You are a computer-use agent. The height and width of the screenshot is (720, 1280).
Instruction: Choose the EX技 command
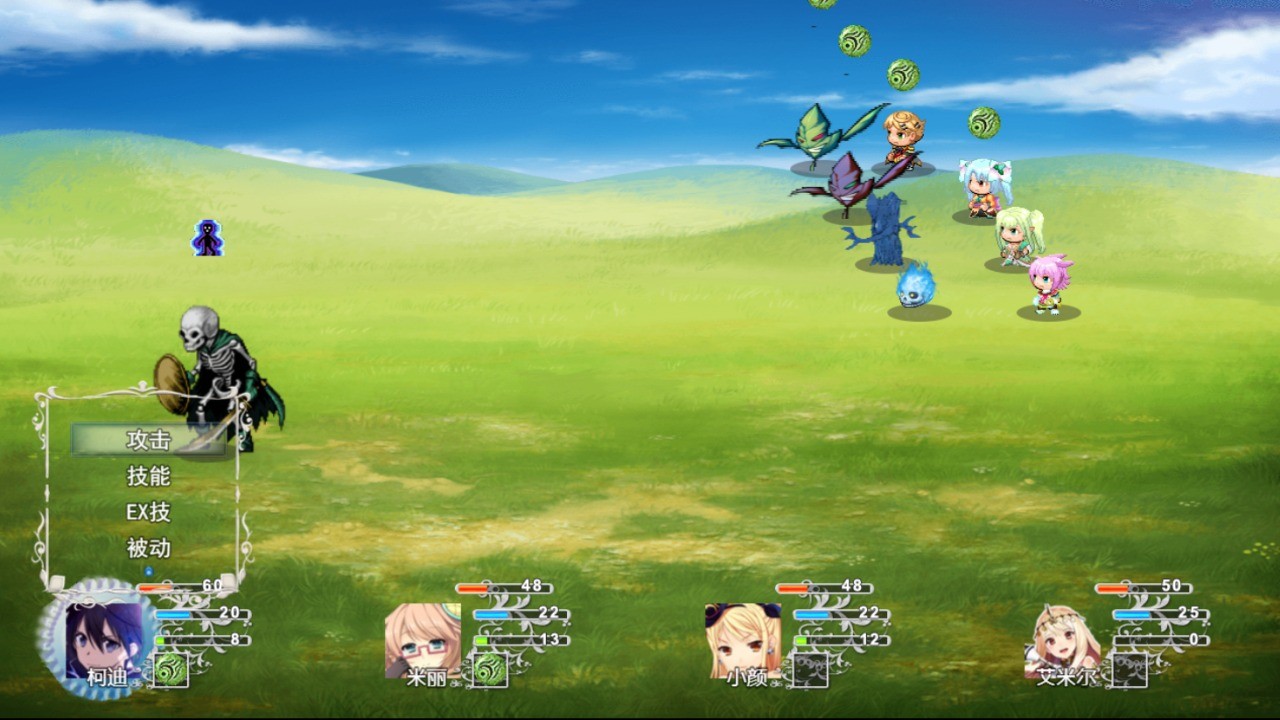click(148, 512)
